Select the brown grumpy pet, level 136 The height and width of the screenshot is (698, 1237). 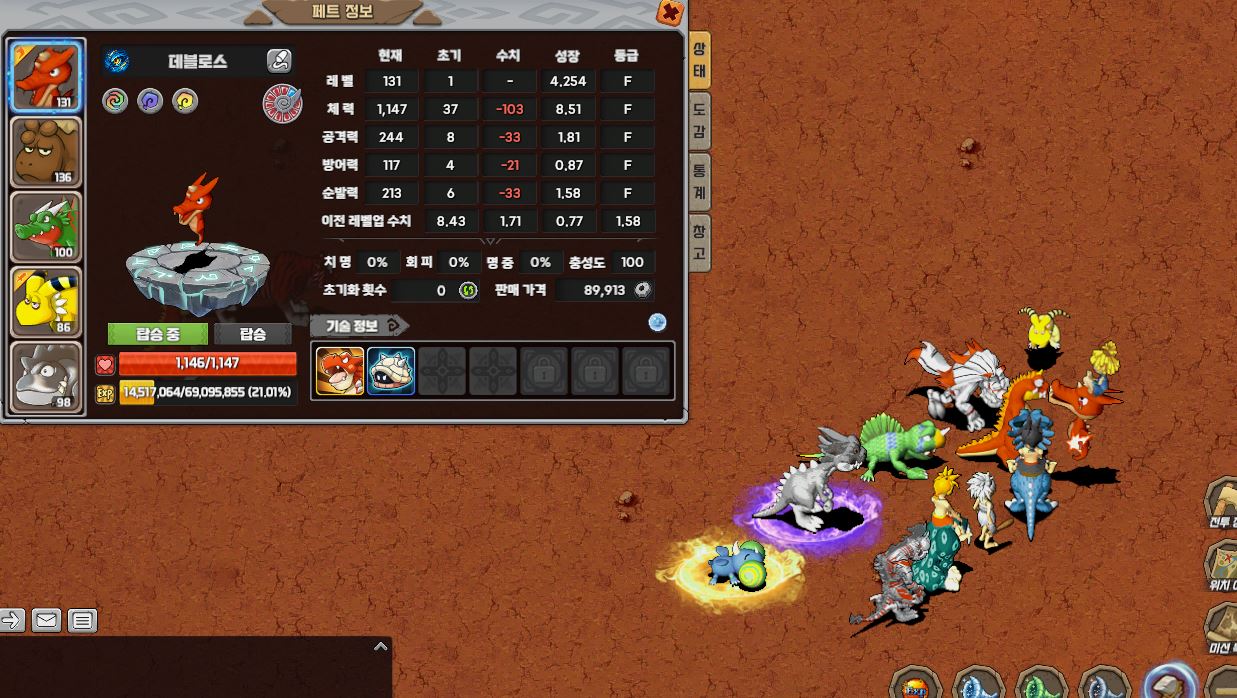coord(45,152)
